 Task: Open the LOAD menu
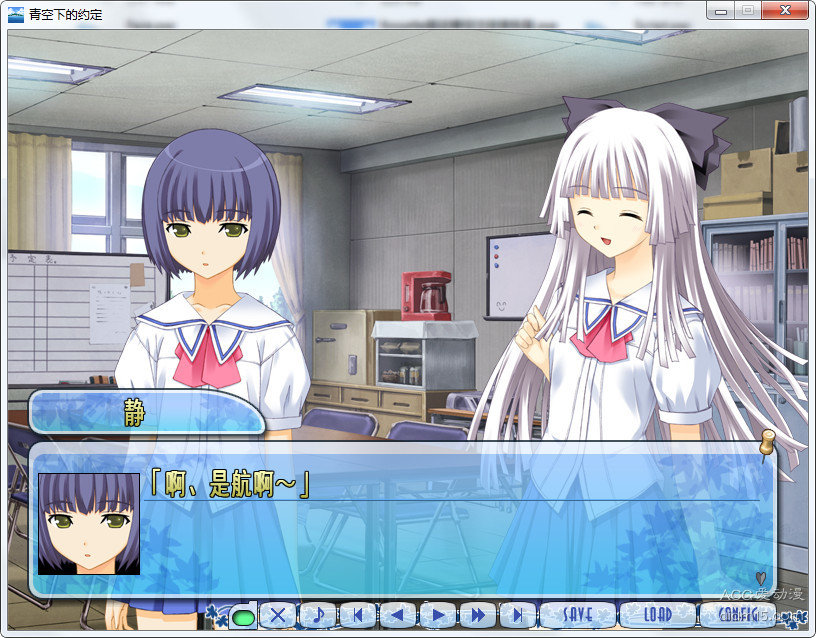pos(657,615)
